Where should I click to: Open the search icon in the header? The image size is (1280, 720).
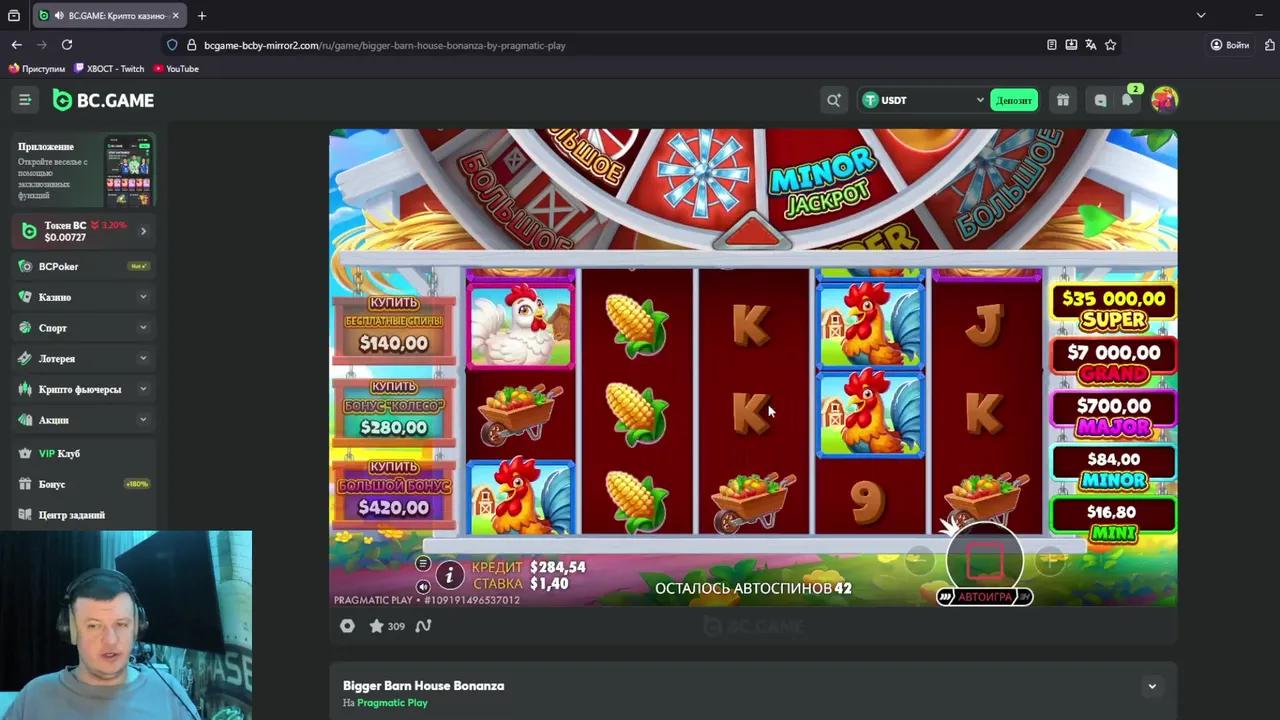coord(833,100)
